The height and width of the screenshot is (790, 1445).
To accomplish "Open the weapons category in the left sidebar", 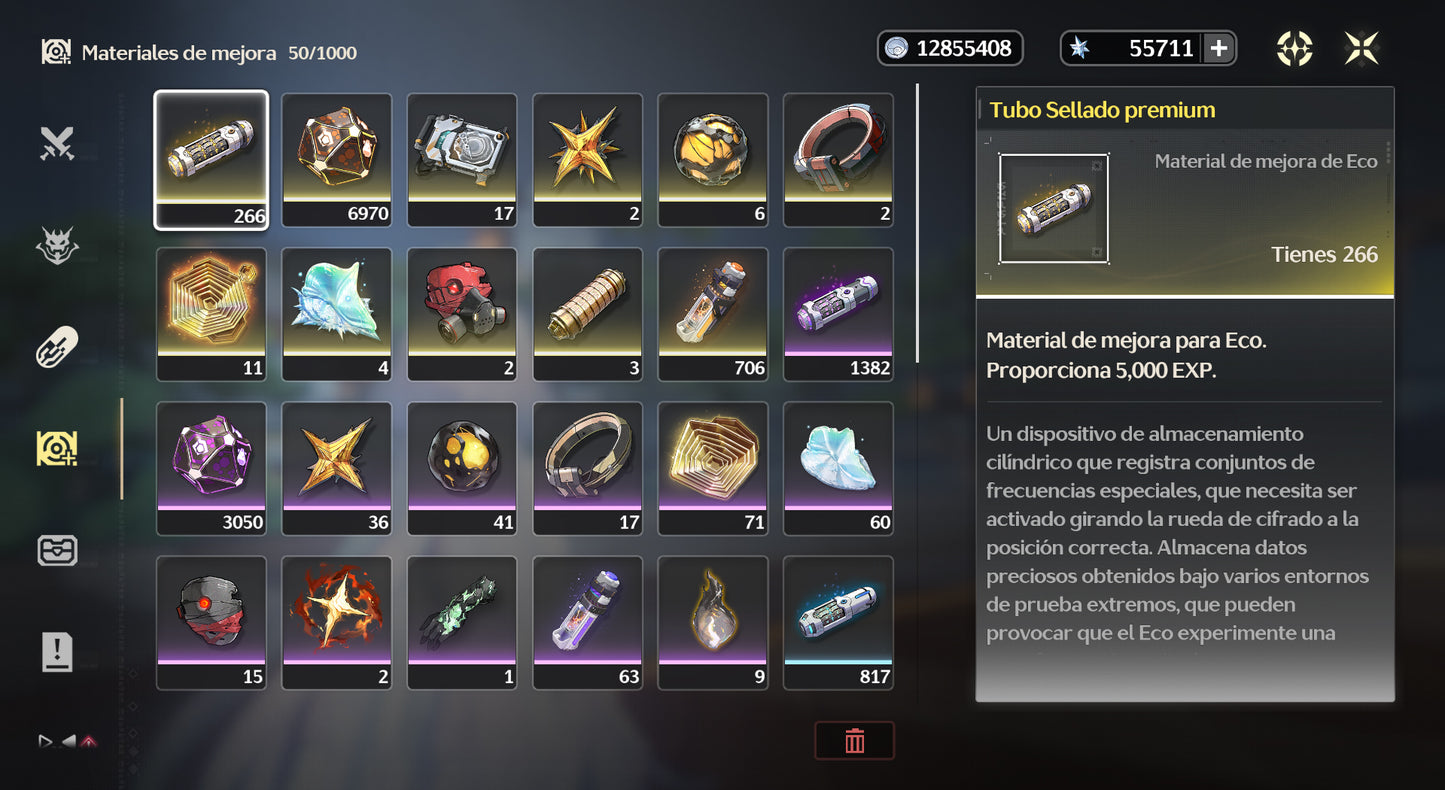I will click(57, 143).
